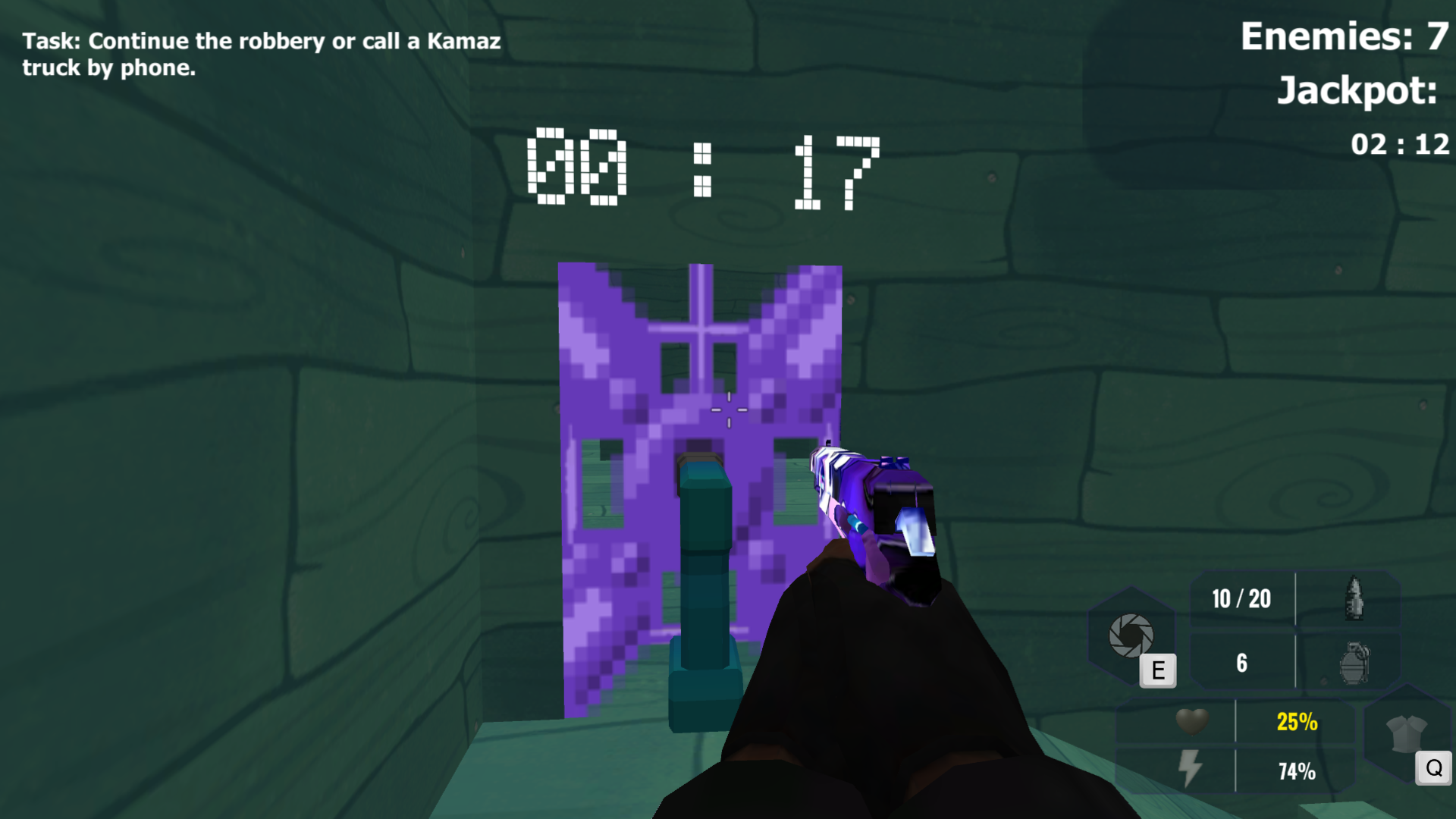Toggle the Q key armor slot
Image resolution: width=1456 pixels, height=819 pixels.
click(1433, 768)
